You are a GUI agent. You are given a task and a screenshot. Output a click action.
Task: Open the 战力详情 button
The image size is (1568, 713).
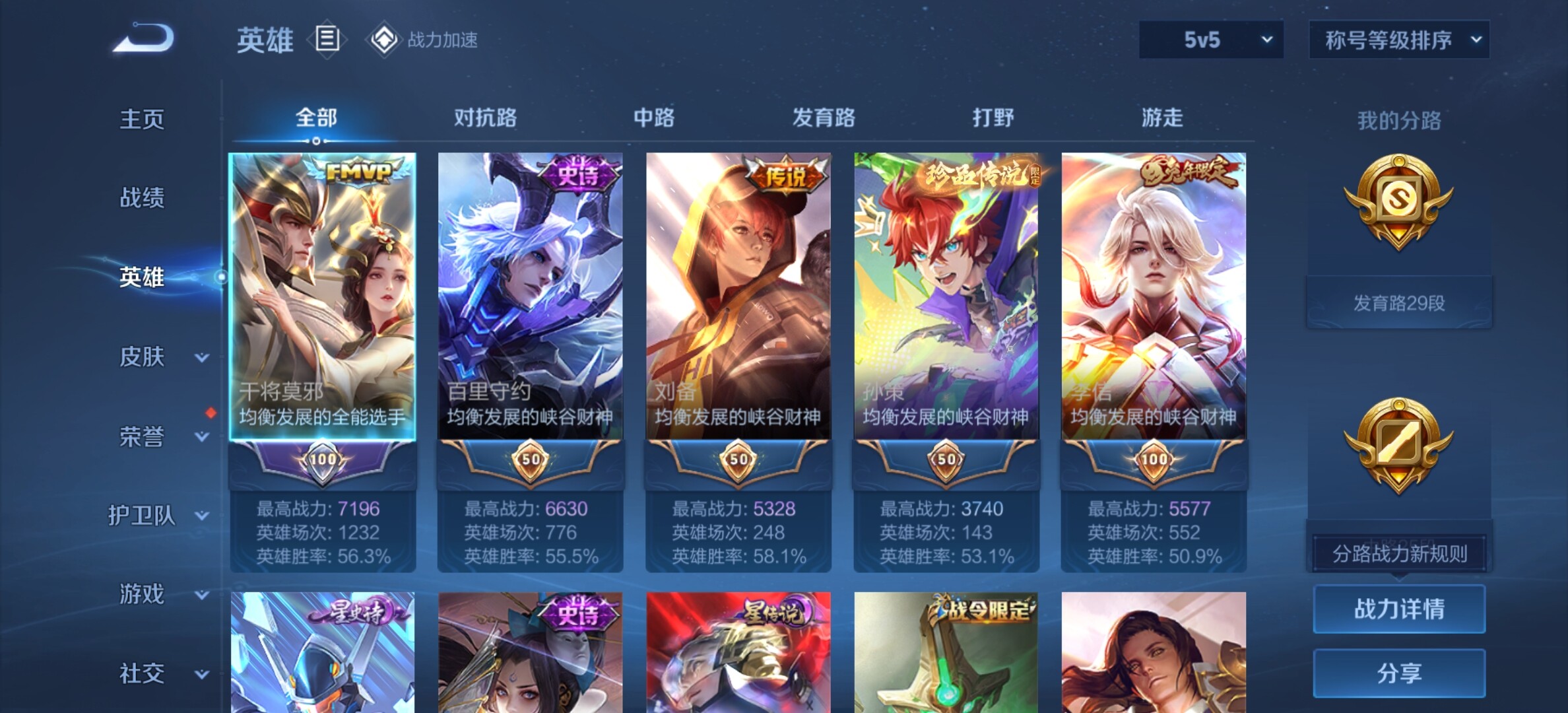(x=1399, y=609)
